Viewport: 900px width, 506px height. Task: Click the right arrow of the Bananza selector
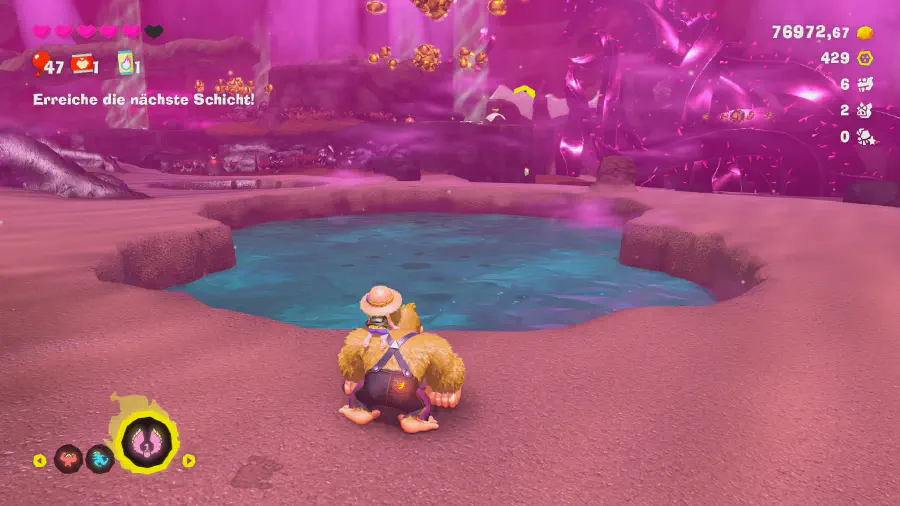(x=188, y=461)
